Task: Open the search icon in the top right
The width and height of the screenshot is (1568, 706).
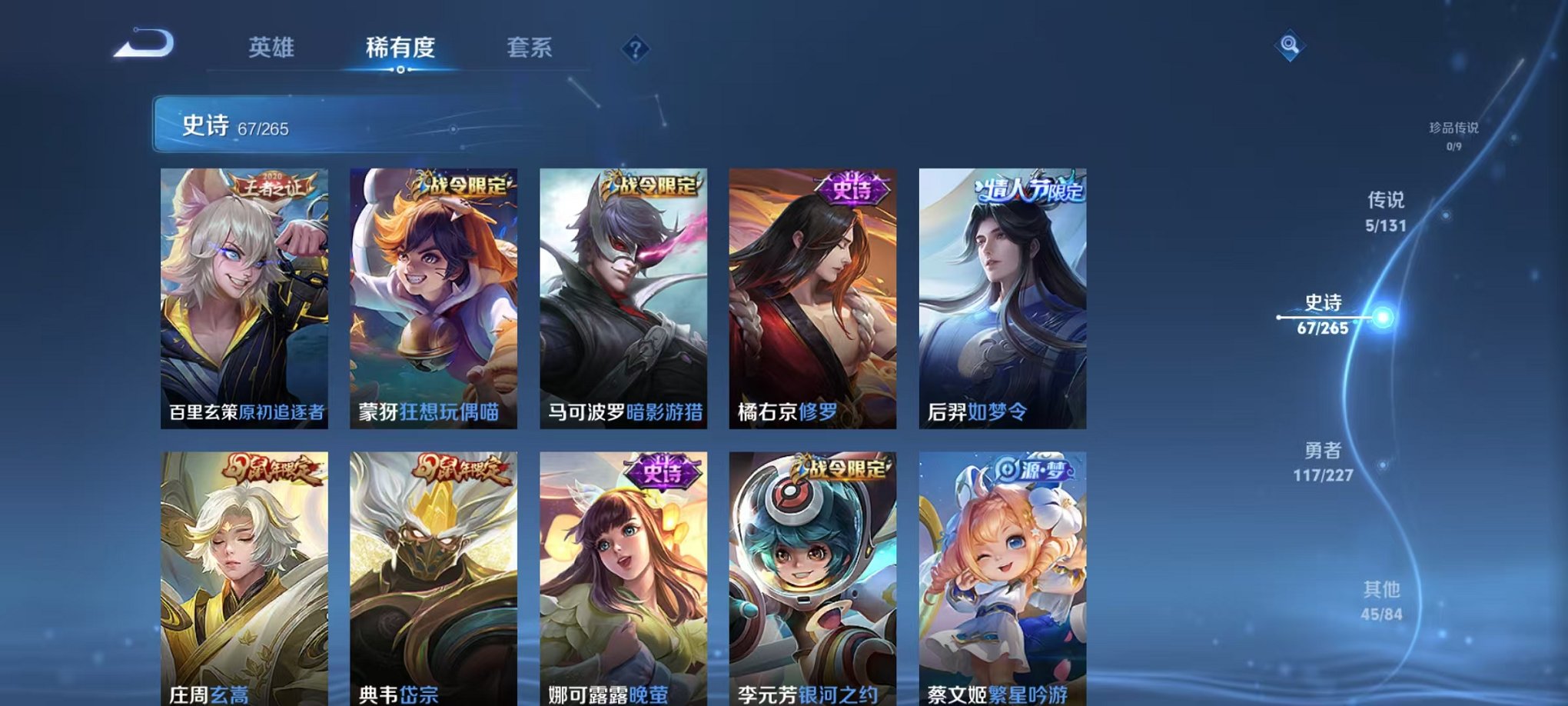Action: [1291, 46]
